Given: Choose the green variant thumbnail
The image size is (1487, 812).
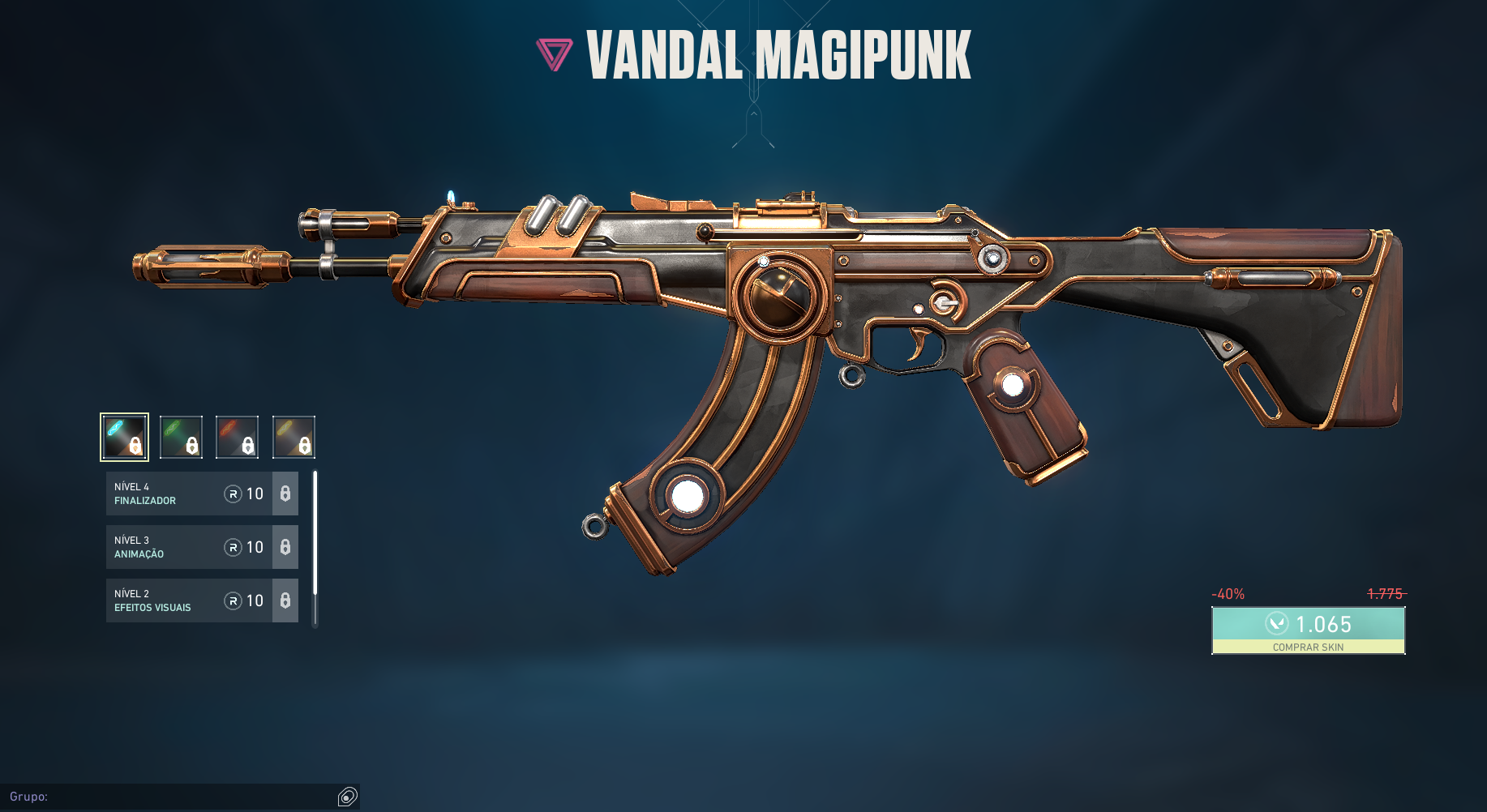Looking at the screenshot, I should pyautogui.click(x=181, y=437).
